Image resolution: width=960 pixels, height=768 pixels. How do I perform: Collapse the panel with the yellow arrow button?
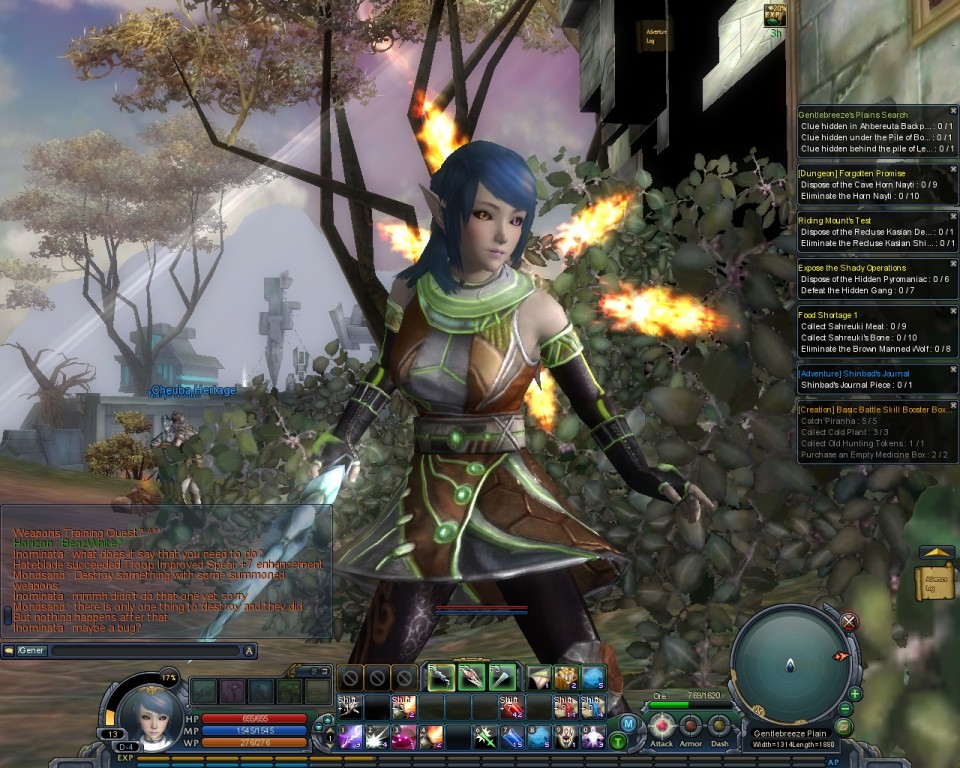(x=937, y=551)
